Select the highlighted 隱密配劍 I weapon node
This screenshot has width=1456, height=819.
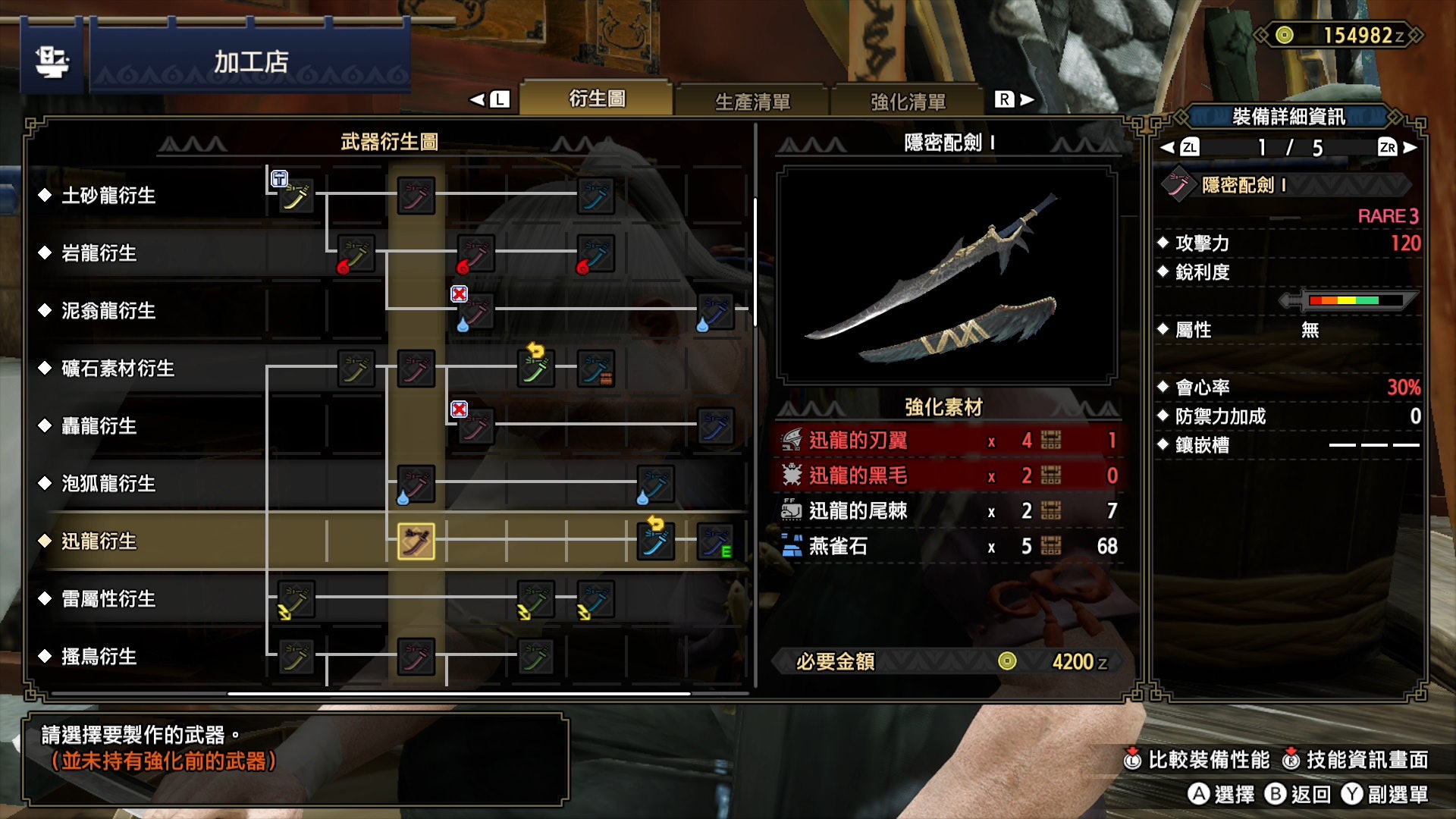coord(416,541)
